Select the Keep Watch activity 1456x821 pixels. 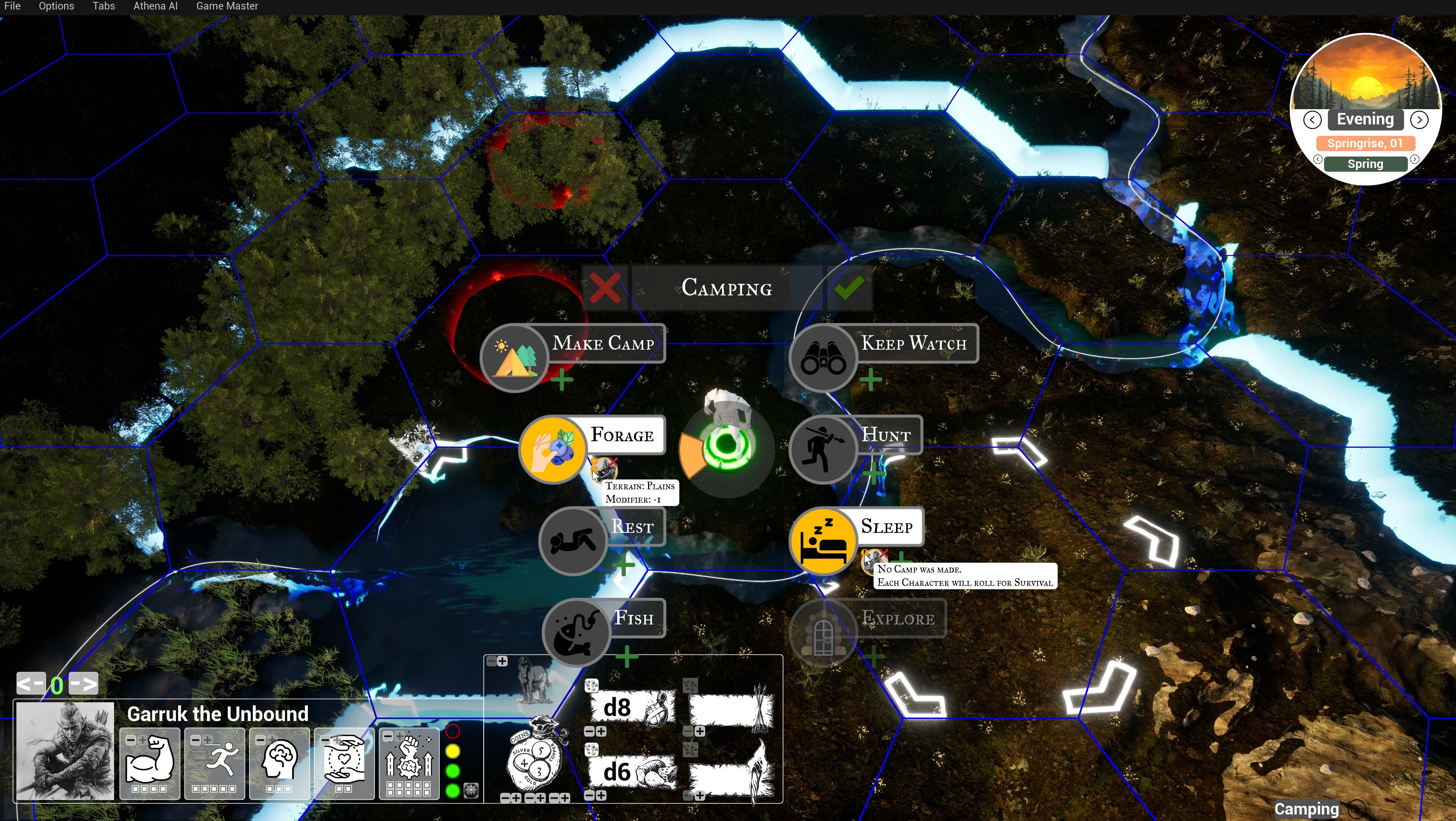tap(823, 357)
